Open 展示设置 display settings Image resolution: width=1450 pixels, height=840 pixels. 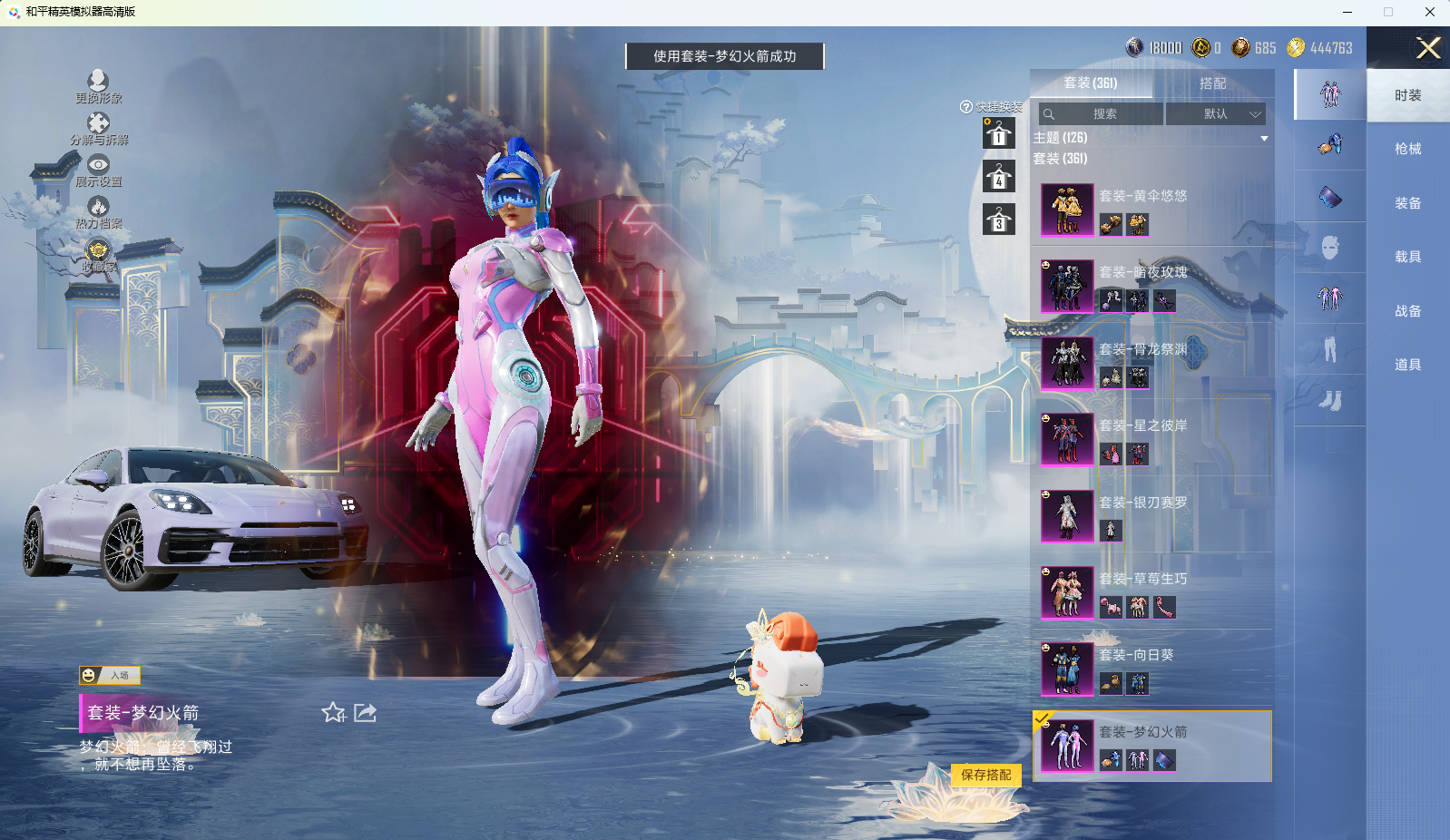point(98,170)
